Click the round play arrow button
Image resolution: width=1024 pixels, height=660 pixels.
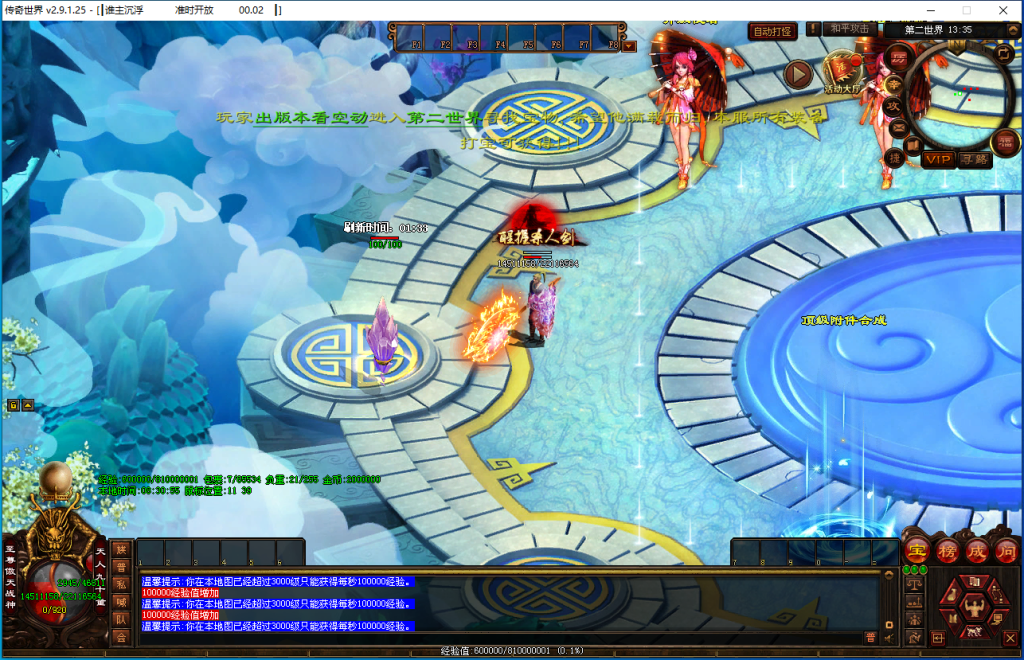798,73
